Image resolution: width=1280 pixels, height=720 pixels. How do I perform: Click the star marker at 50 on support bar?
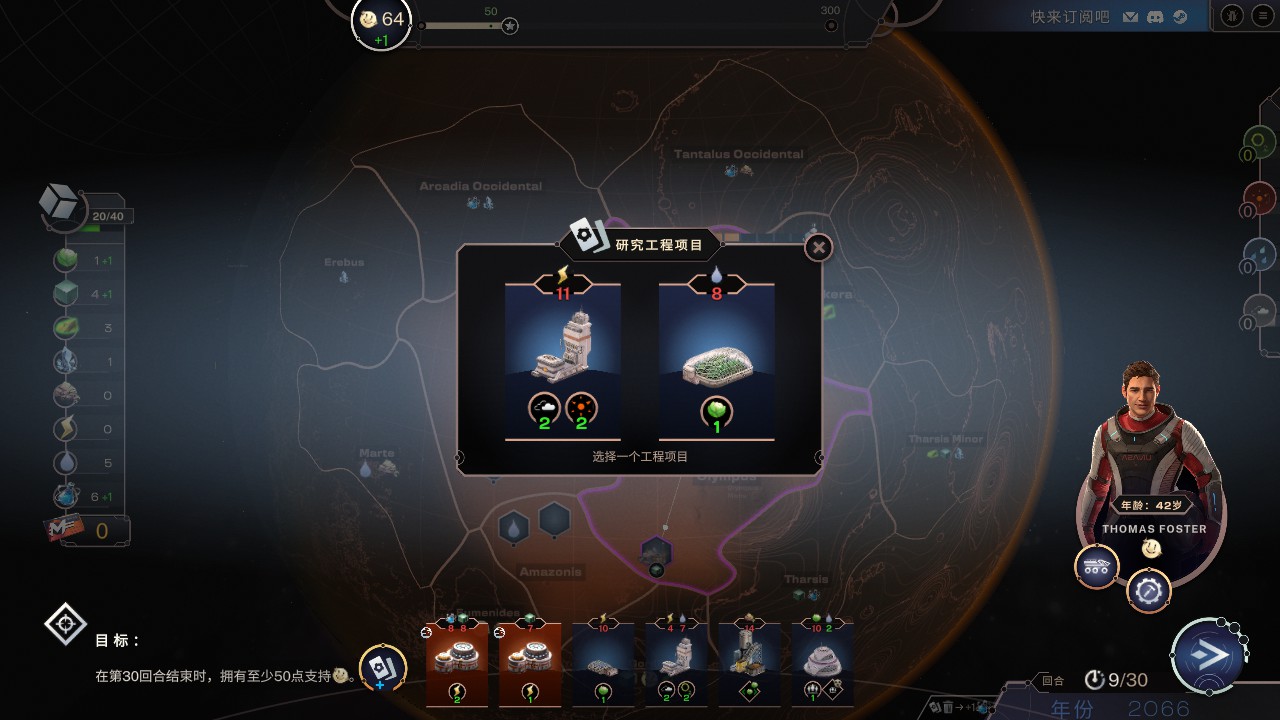[509, 27]
